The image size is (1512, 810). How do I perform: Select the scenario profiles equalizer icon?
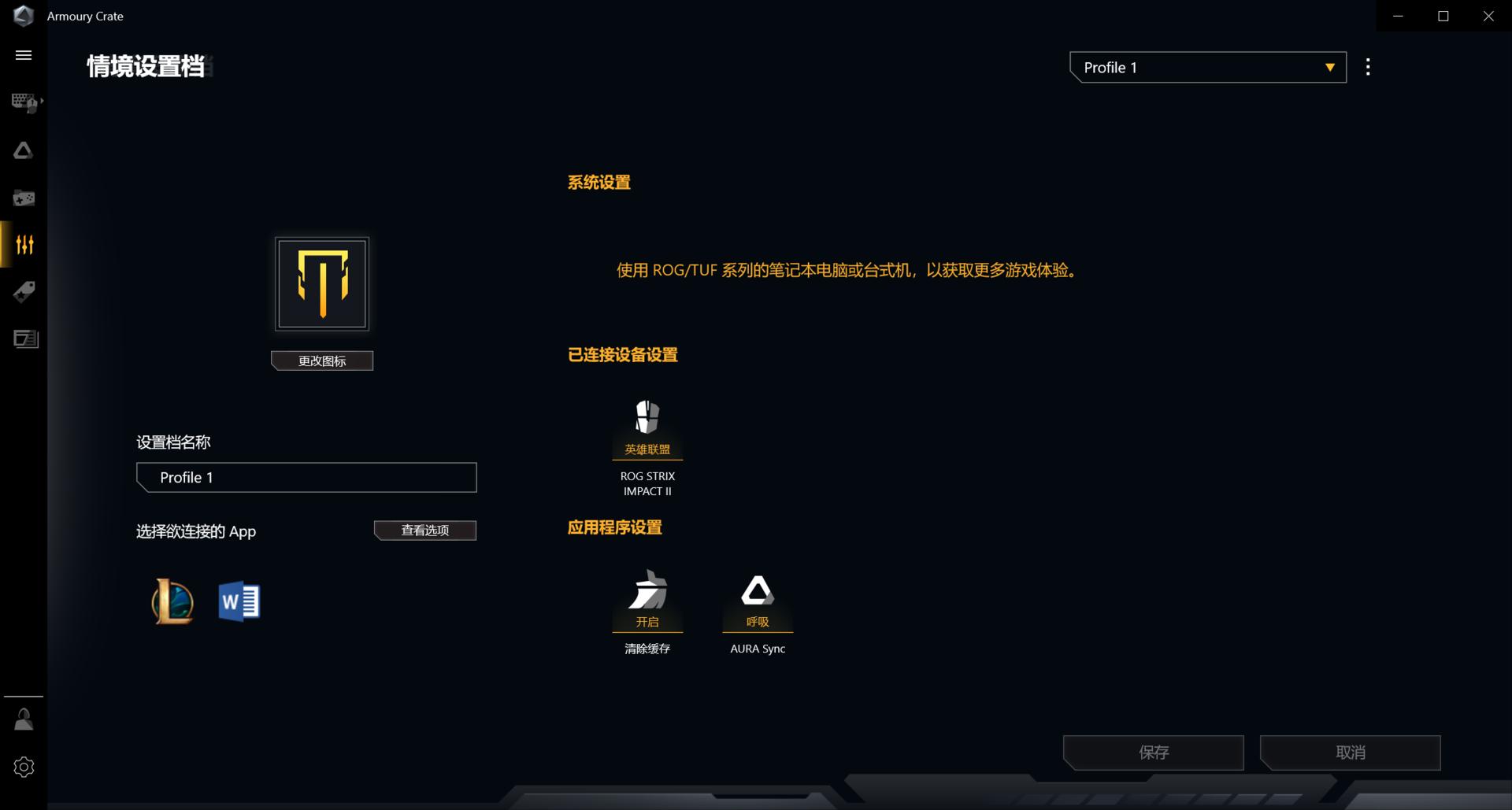(24, 245)
